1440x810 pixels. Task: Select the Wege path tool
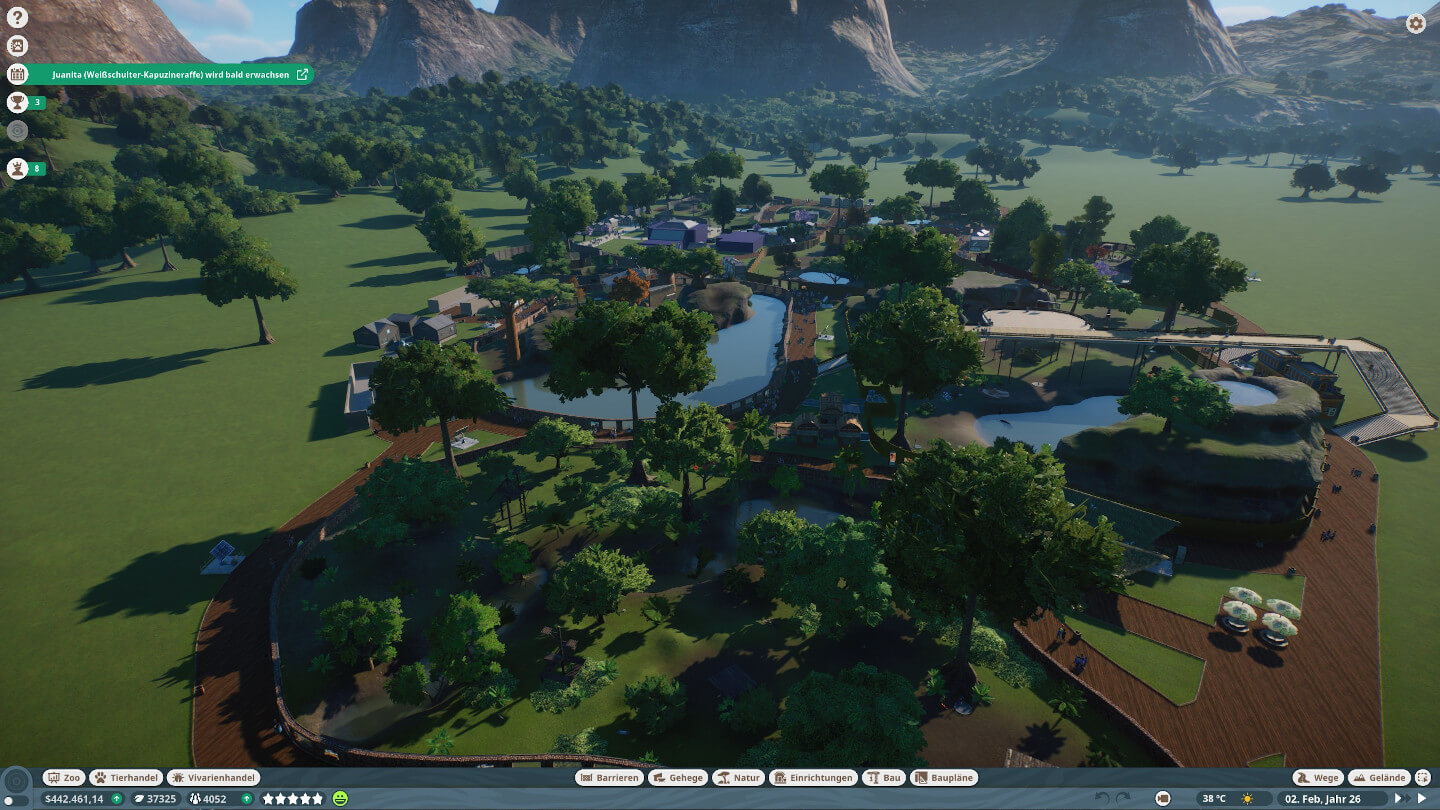pos(1317,777)
